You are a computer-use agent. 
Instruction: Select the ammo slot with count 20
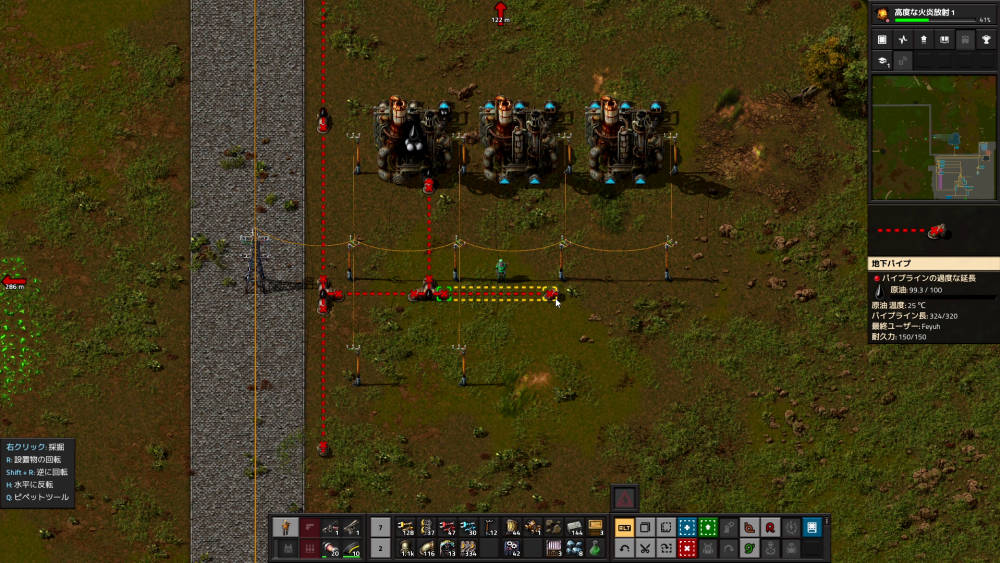330,548
